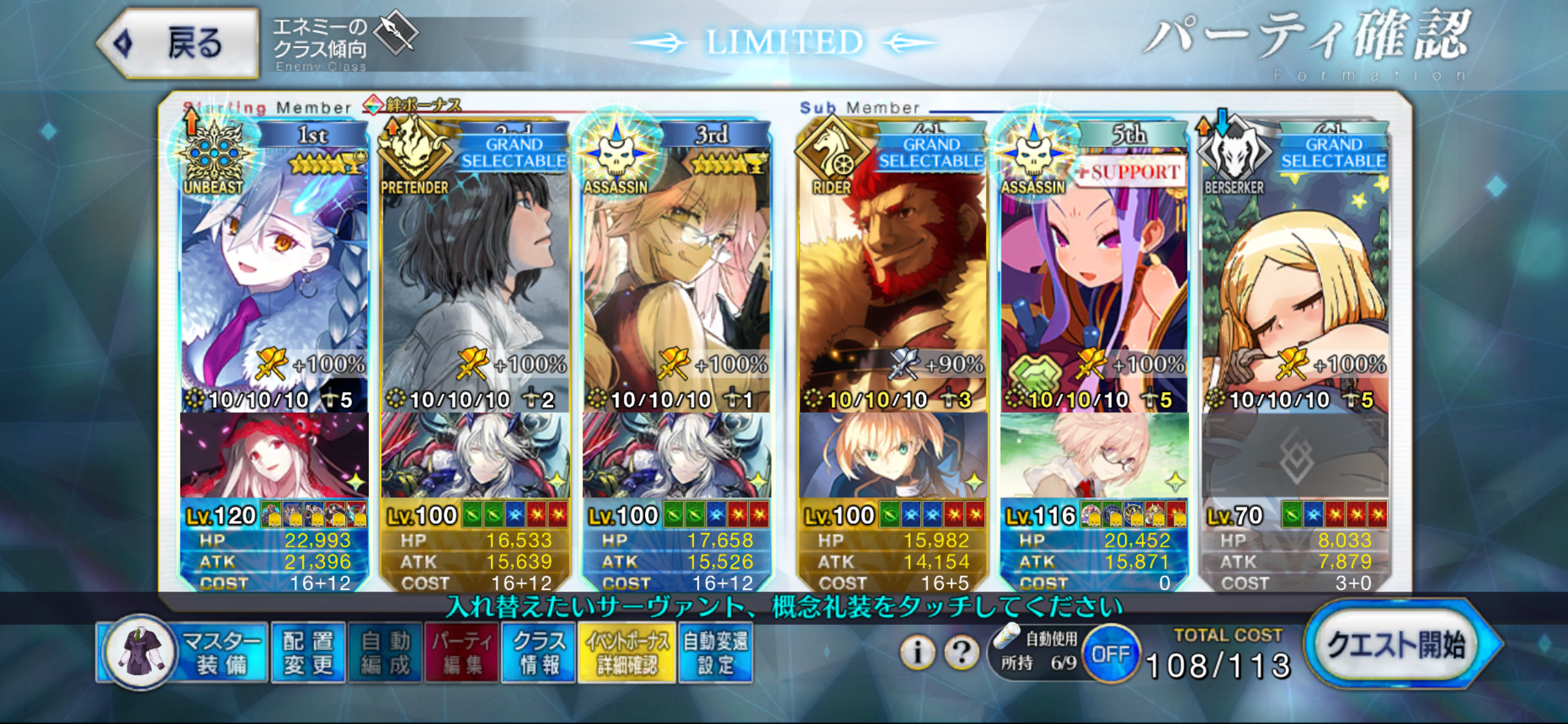Open 自動変還設定 settings
This screenshot has width=1568, height=724.
pos(715,653)
